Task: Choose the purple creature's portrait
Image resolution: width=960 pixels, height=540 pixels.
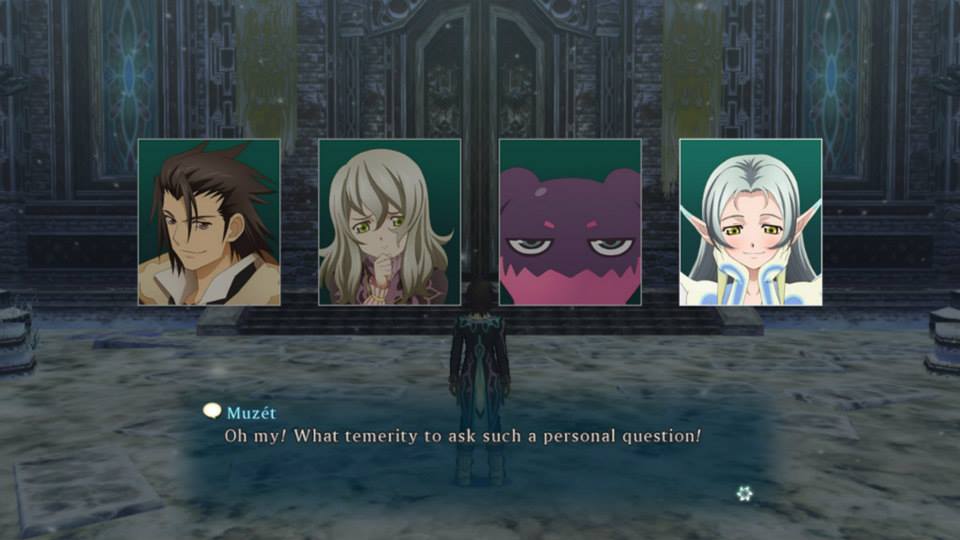Action: coord(570,222)
